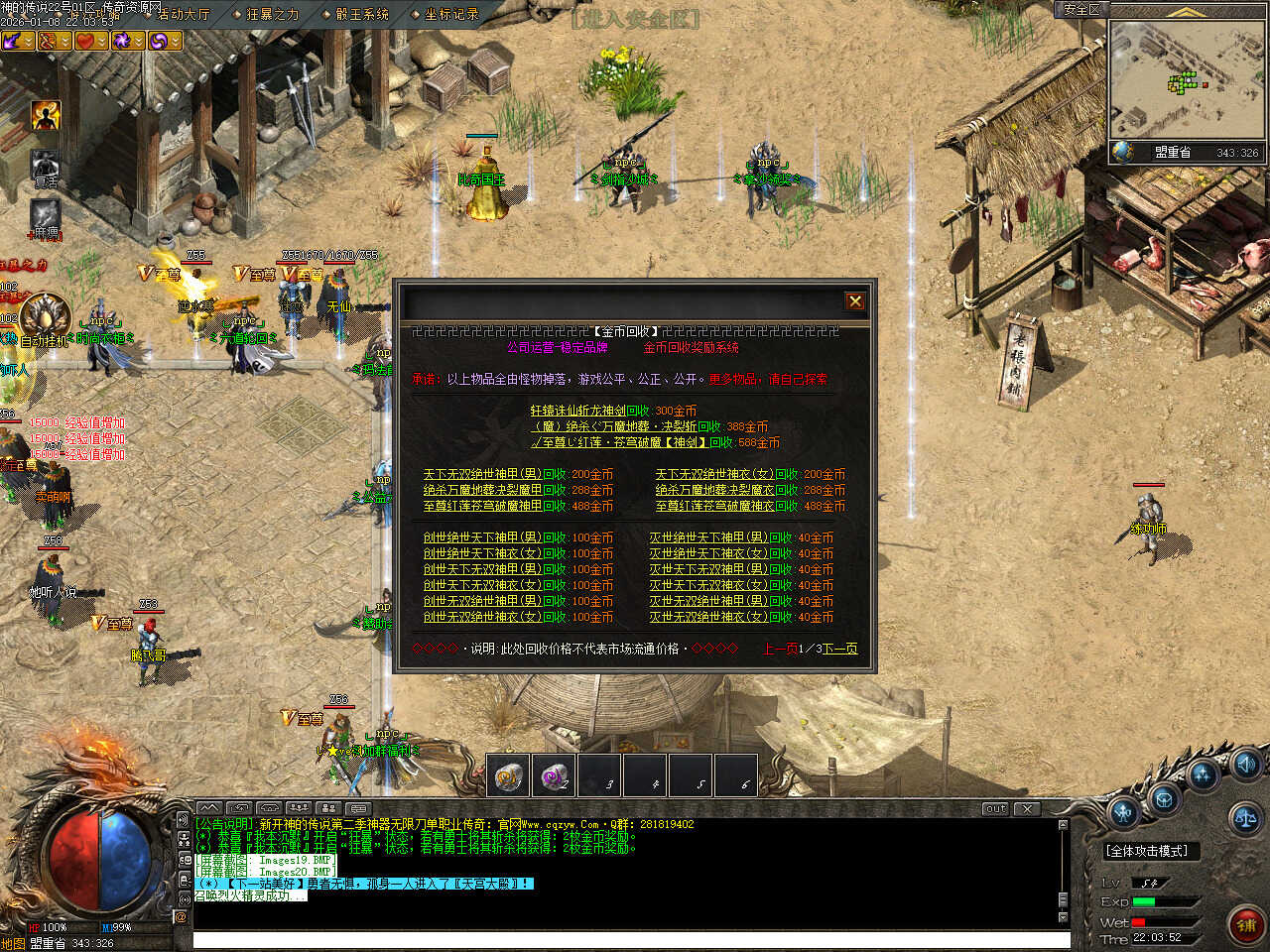Click the red heart buff dropdown icon

(90, 41)
